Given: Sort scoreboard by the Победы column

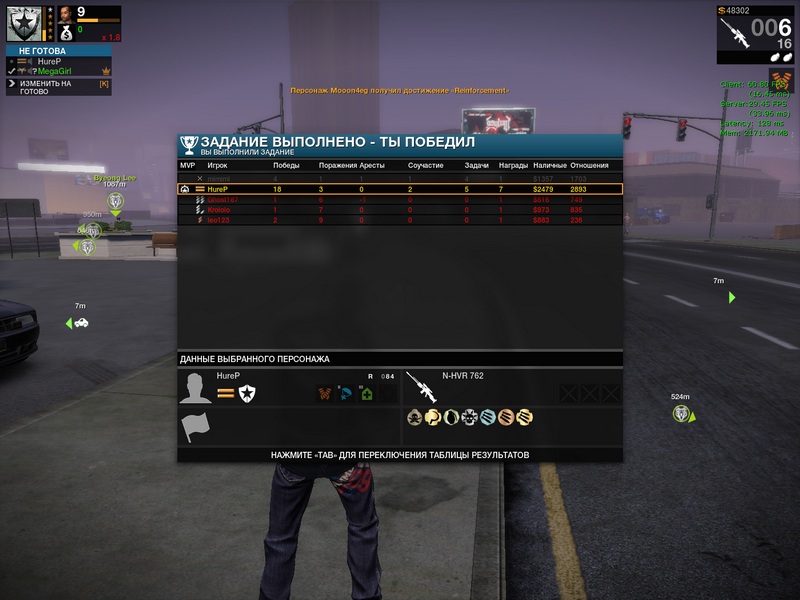Looking at the screenshot, I should (286, 165).
